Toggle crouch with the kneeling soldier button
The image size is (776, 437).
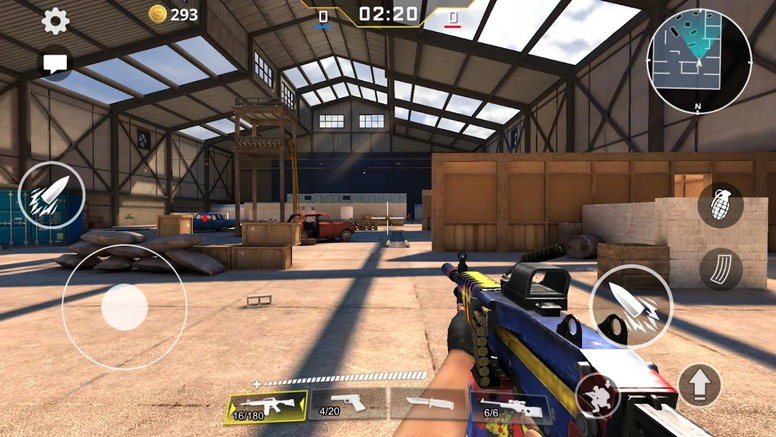[x=597, y=396]
